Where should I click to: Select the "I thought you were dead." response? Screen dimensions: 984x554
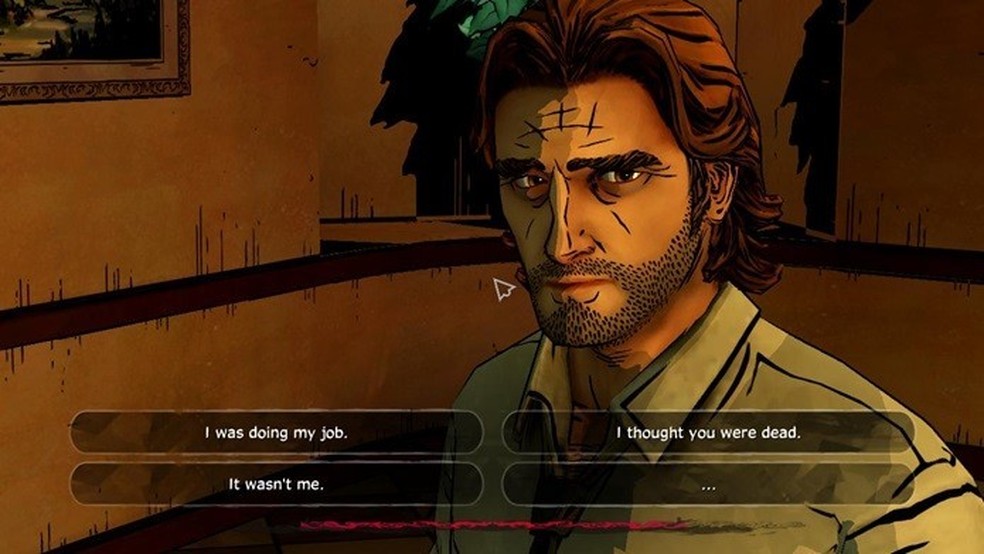[708, 433]
